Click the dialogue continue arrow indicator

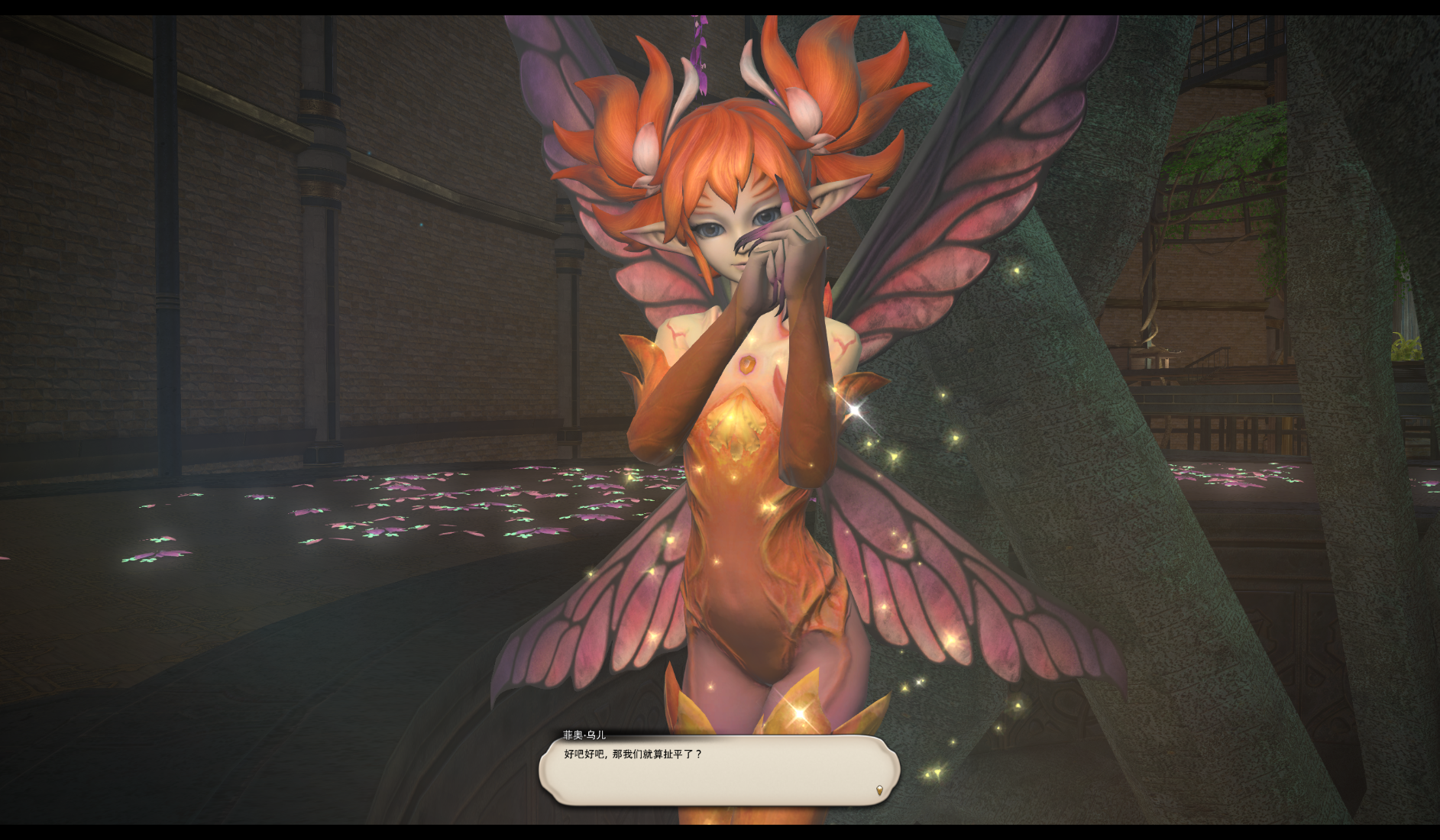[879, 790]
